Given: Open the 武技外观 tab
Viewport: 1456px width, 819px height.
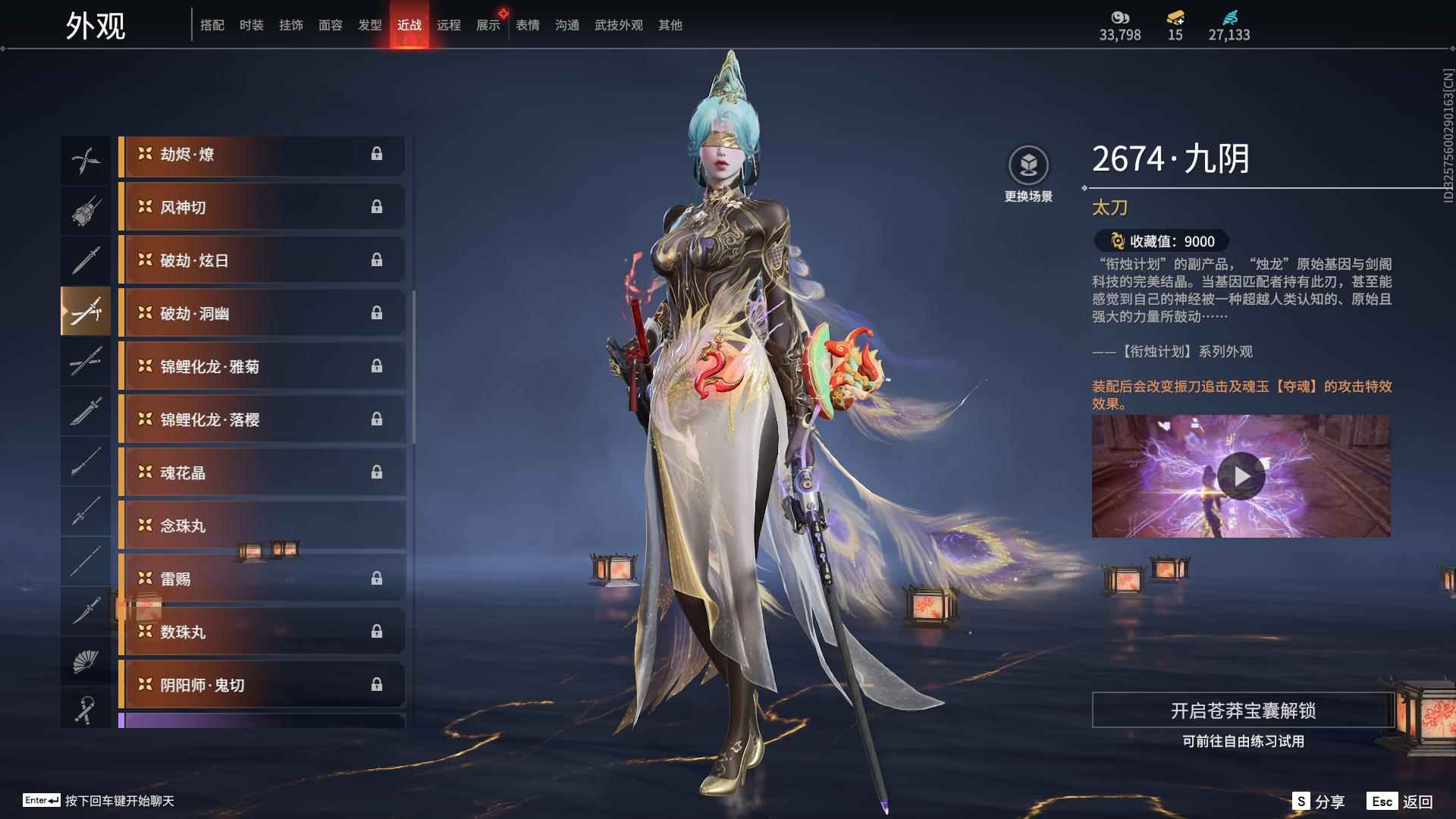Looking at the screenshot, I should tap(618, 25).
